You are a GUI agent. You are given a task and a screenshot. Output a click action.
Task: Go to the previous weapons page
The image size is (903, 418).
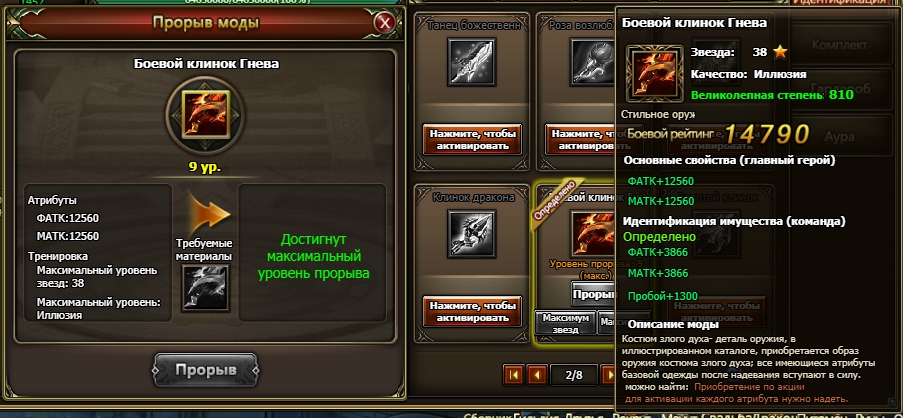click(x=538, y=375)
